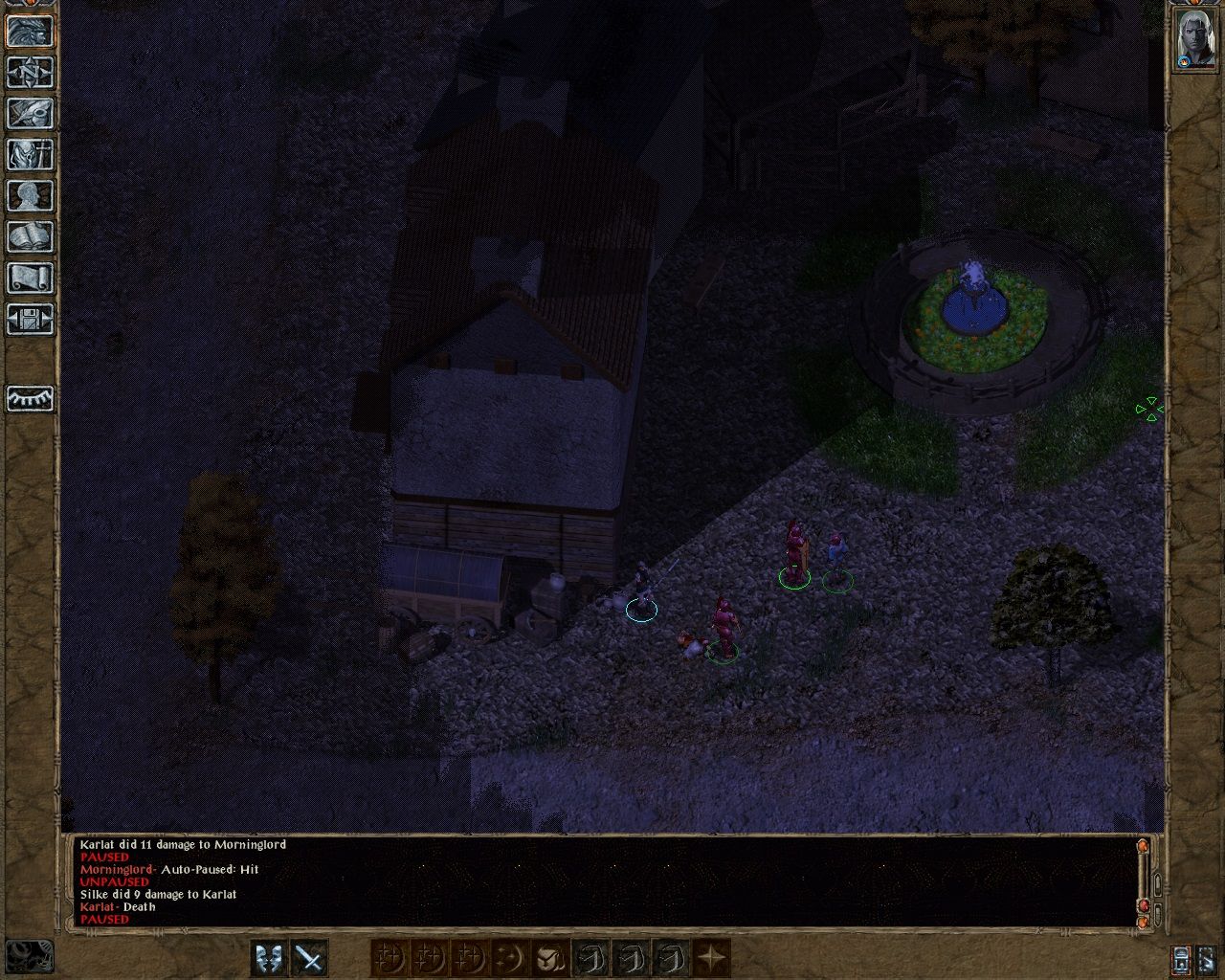Open the Journal using the quill icon
The width and height of the screenshot is (1225, 980).
[29, 113]
